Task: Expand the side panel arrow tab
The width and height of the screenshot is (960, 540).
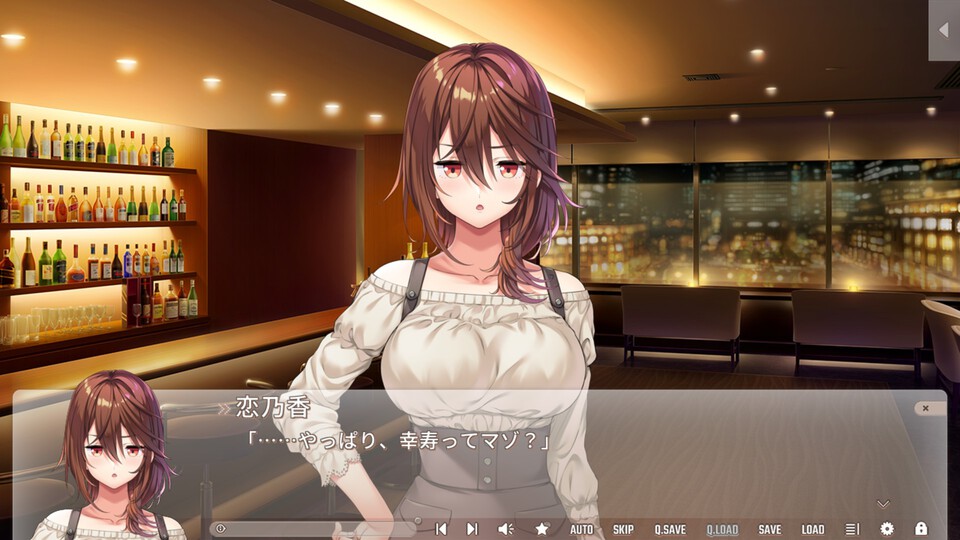Action: [943, 30]
